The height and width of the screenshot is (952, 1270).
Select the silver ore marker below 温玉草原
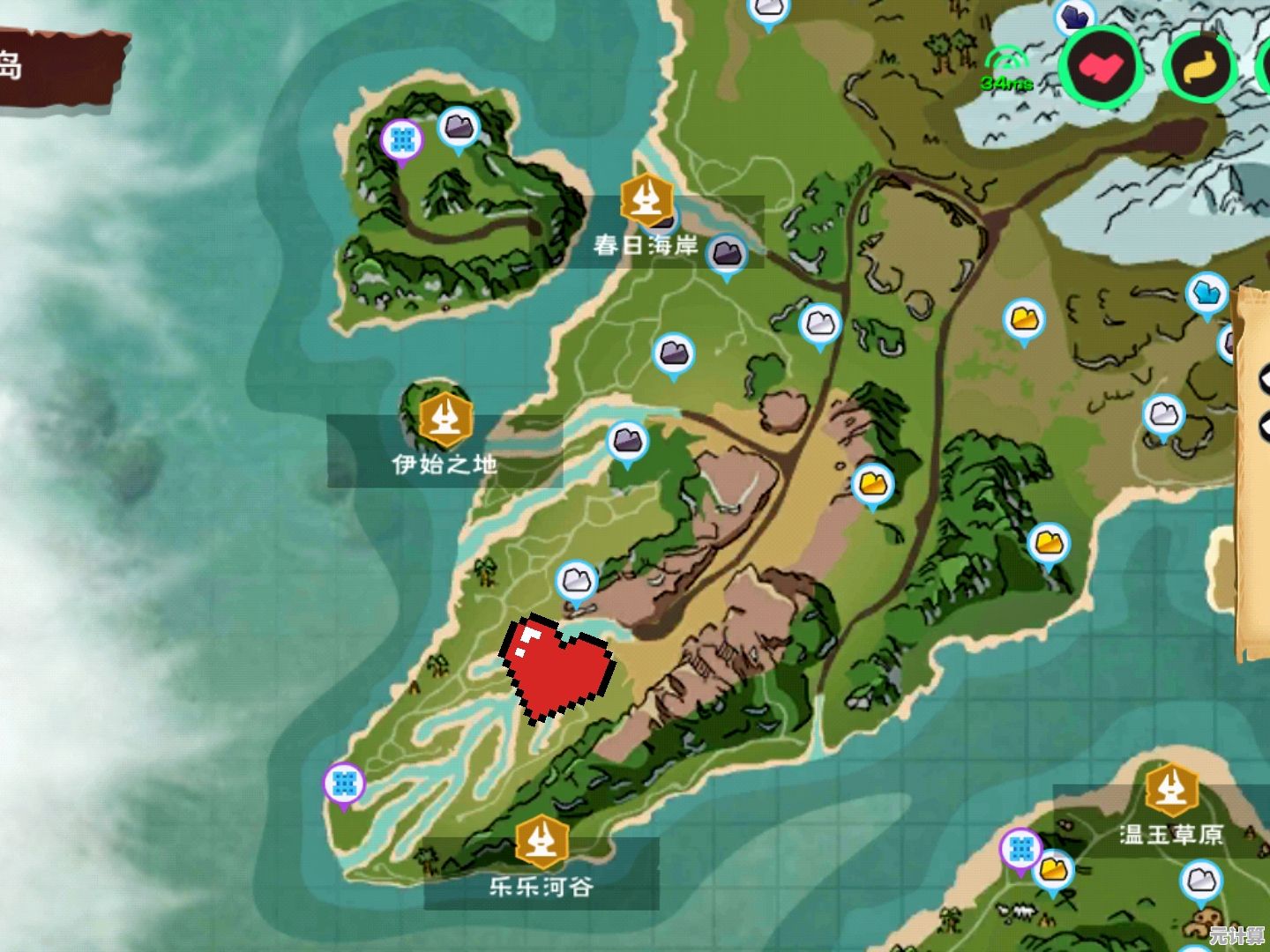[1200, 881]
